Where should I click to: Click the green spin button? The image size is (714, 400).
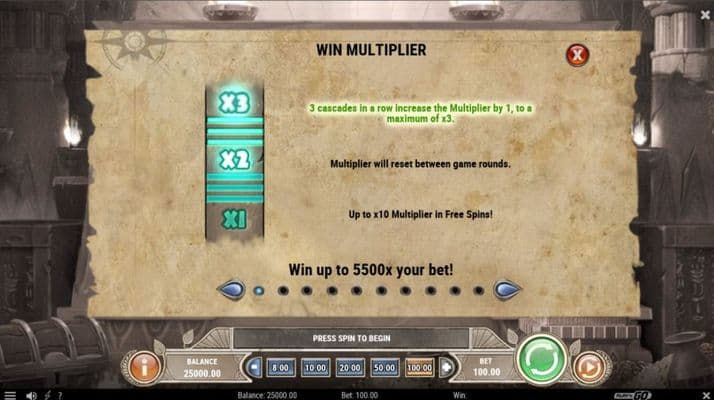[x=542, y=360]
